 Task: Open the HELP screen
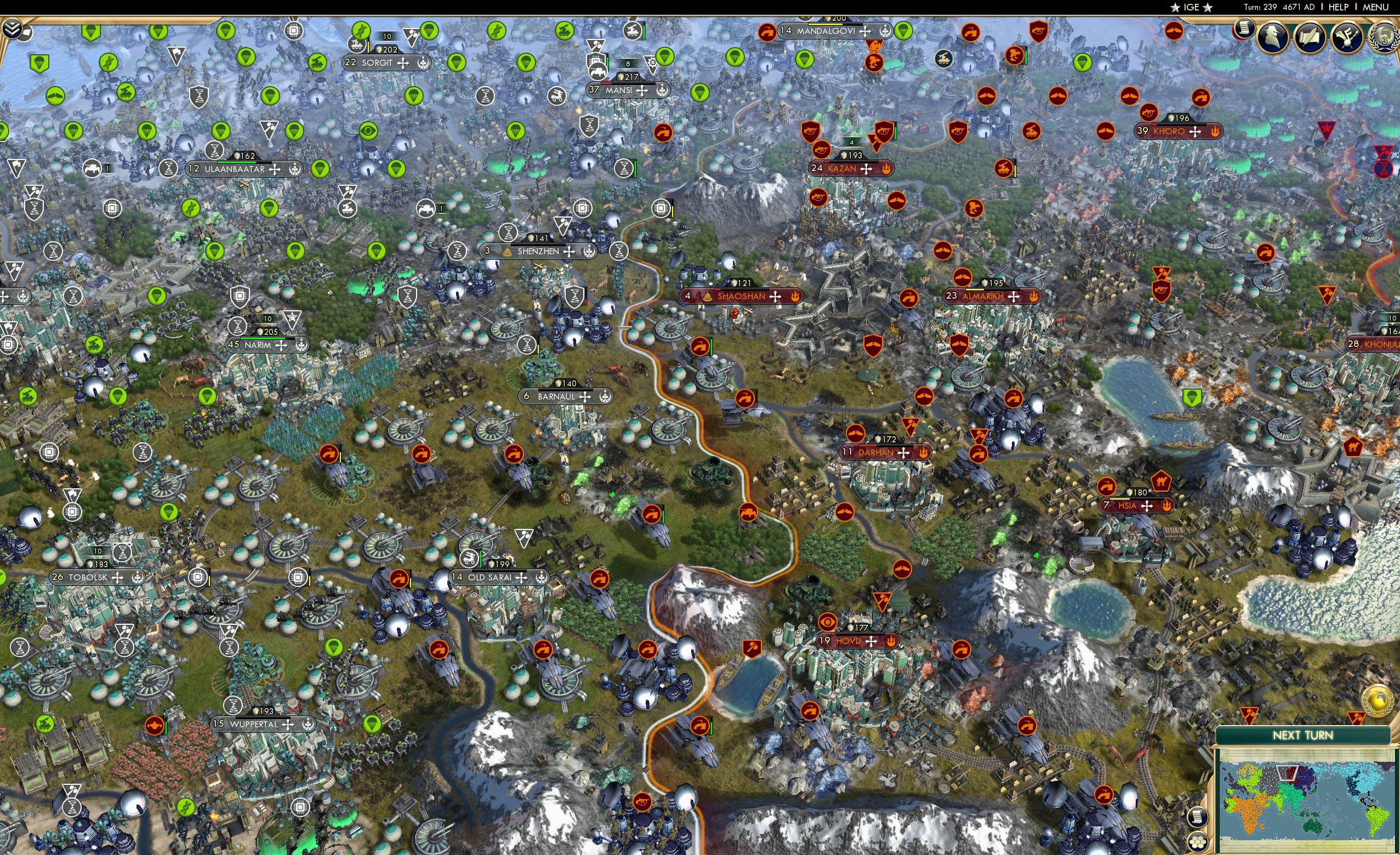[1340, 7]
